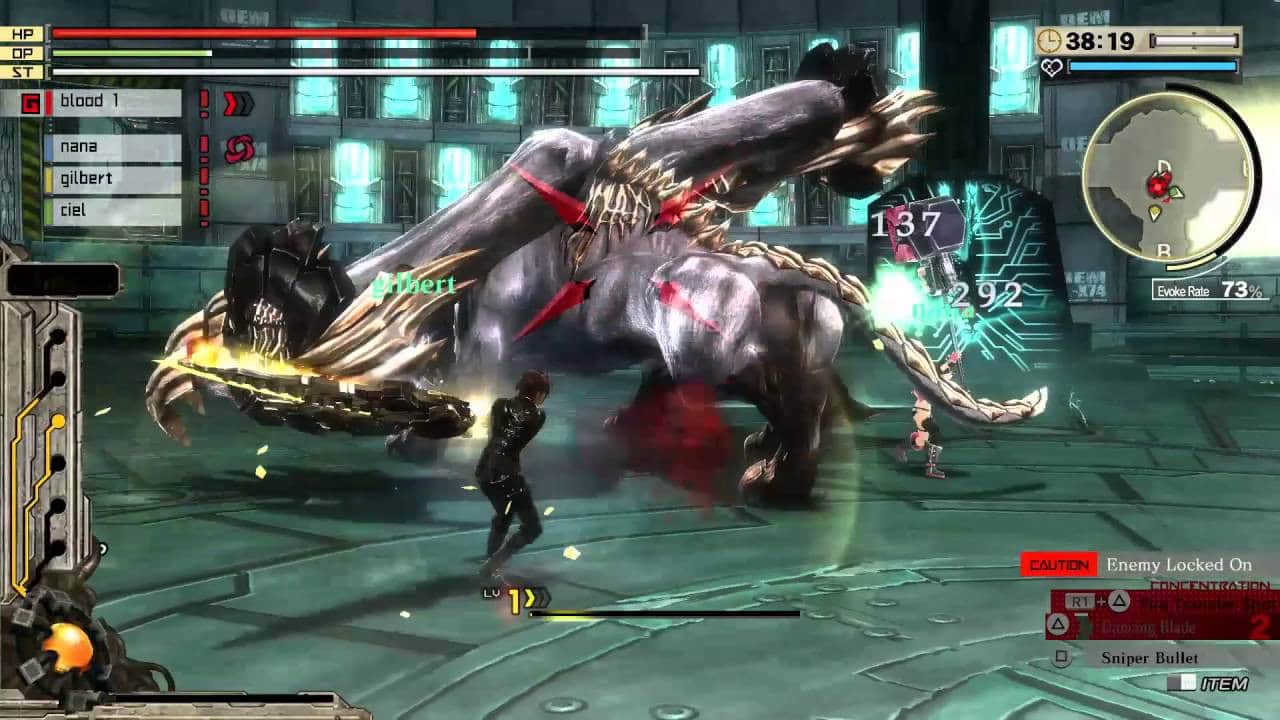
Task: Select blood 1 in the party list
Action: point(112,102)
